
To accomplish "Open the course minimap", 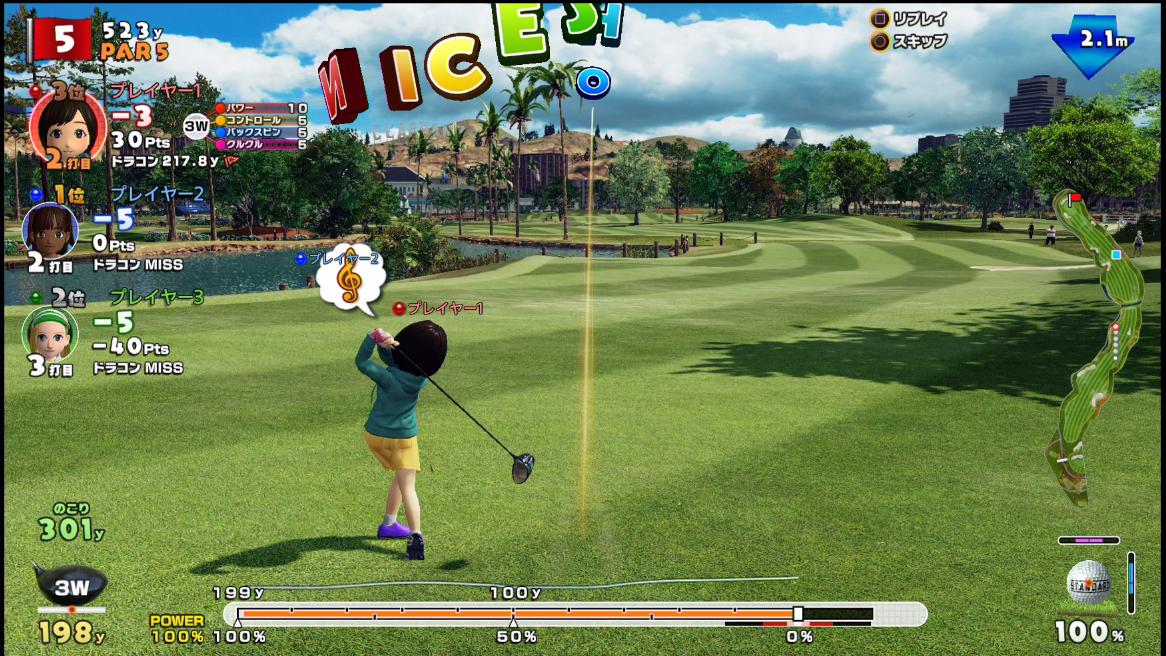I will [x=1095, y=345].
